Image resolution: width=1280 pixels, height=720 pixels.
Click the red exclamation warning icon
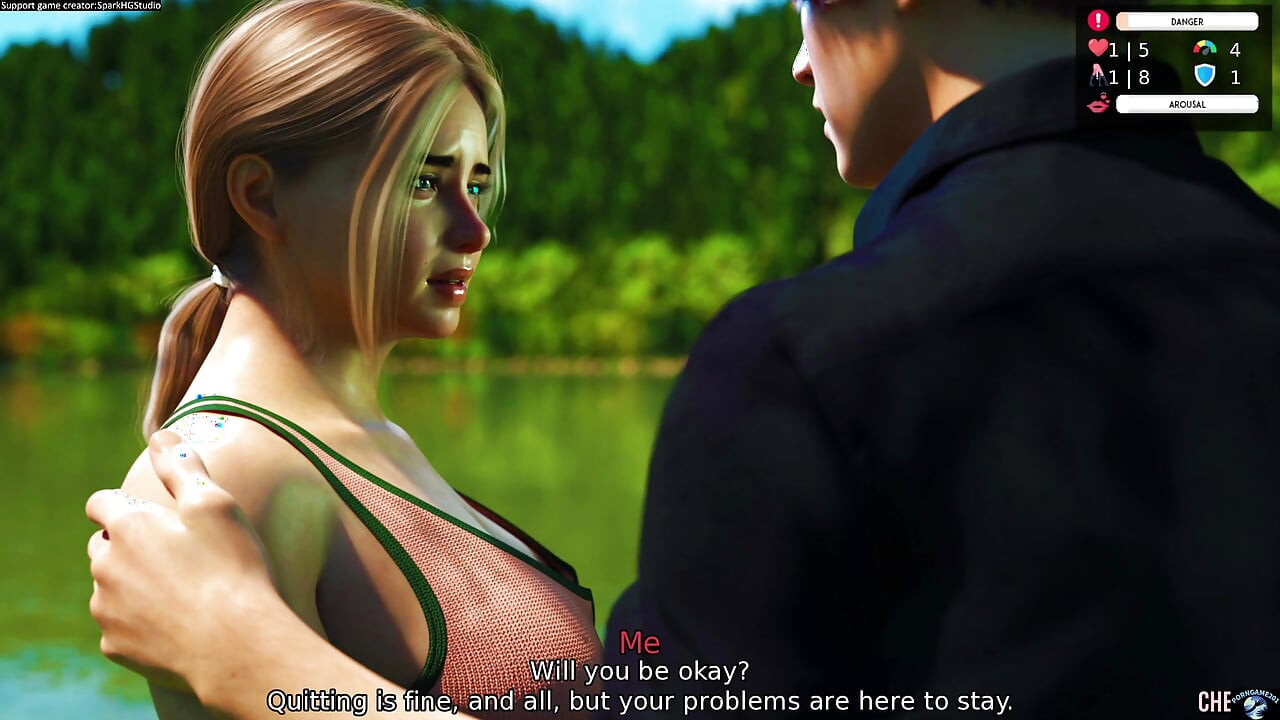pos(1097,20)
